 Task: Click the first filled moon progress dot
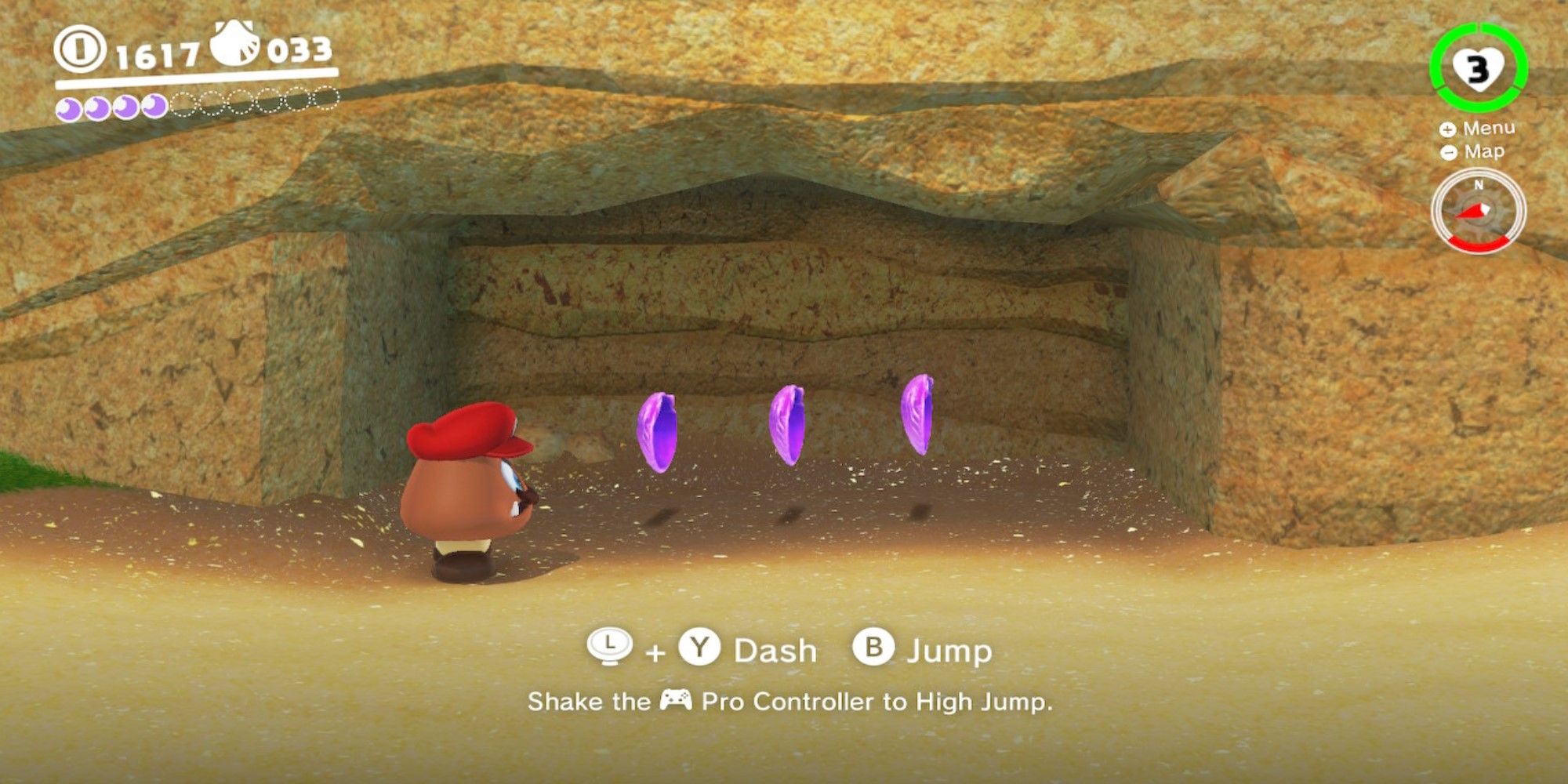tap(69, 106)
